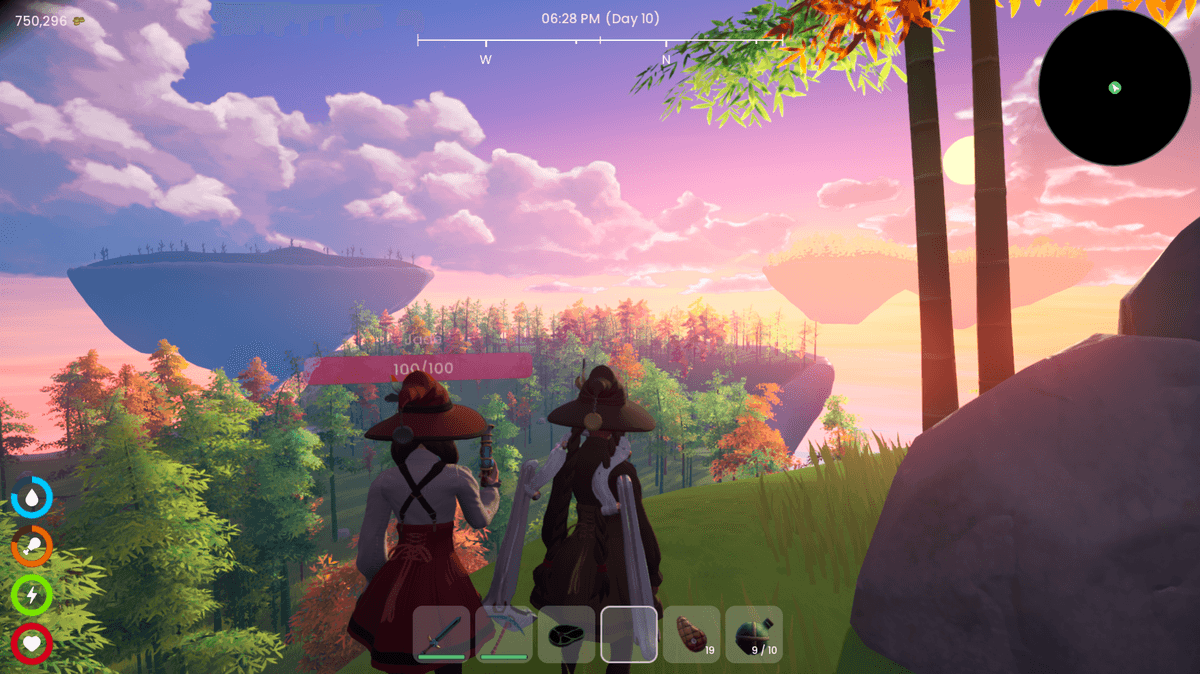Choose the dark steak hotbar slot
The width and height of the screenshot is (1200, 674).
point(566,634)
